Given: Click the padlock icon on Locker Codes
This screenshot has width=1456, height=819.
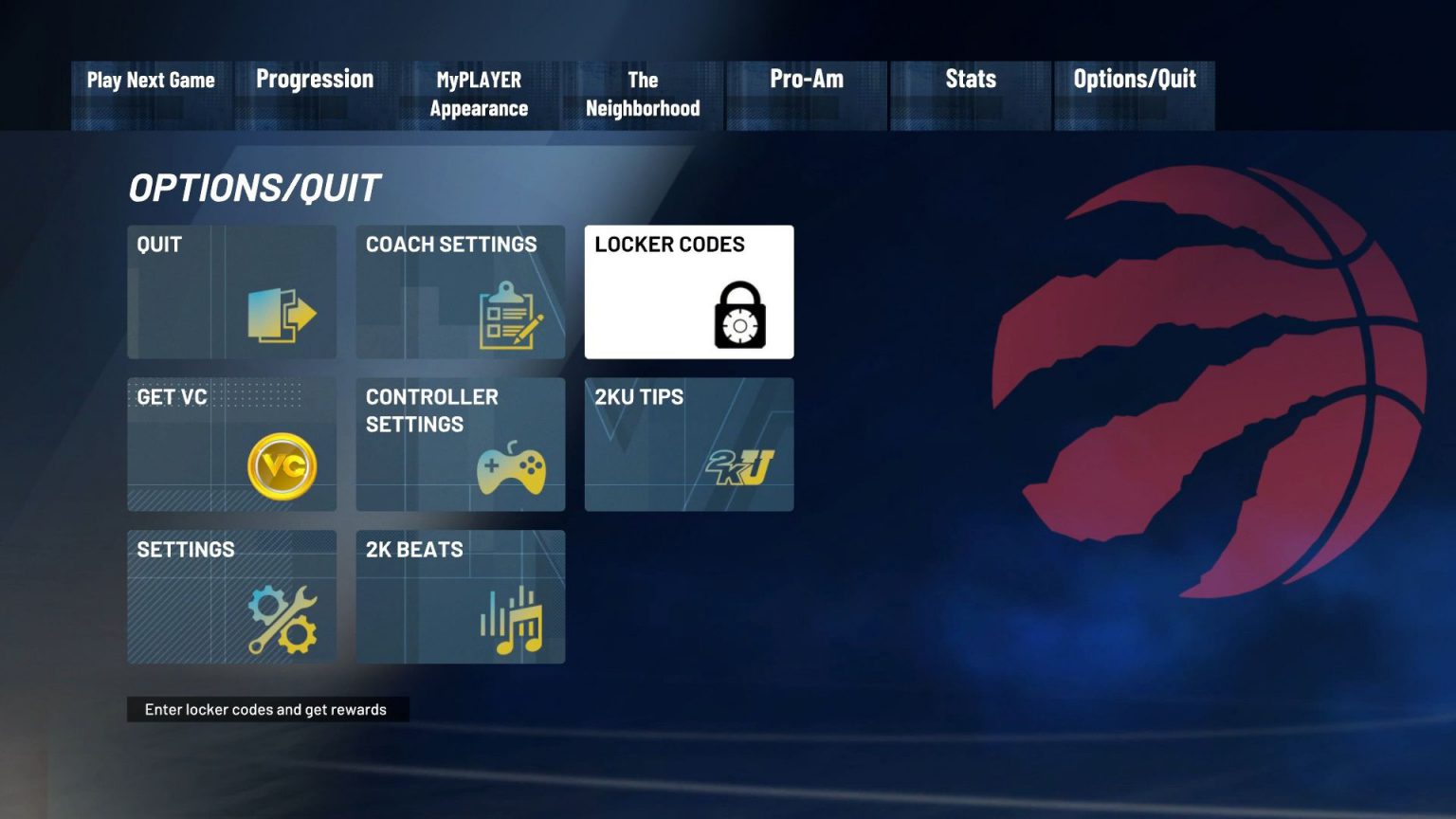Looking at the screenshot, I should pos(741,318).
